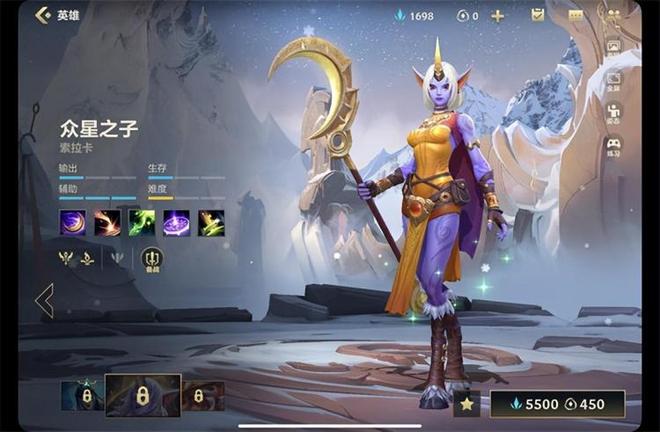
Task: View Soraka's Wish ultimate ability icon
Action: (211, 223)
